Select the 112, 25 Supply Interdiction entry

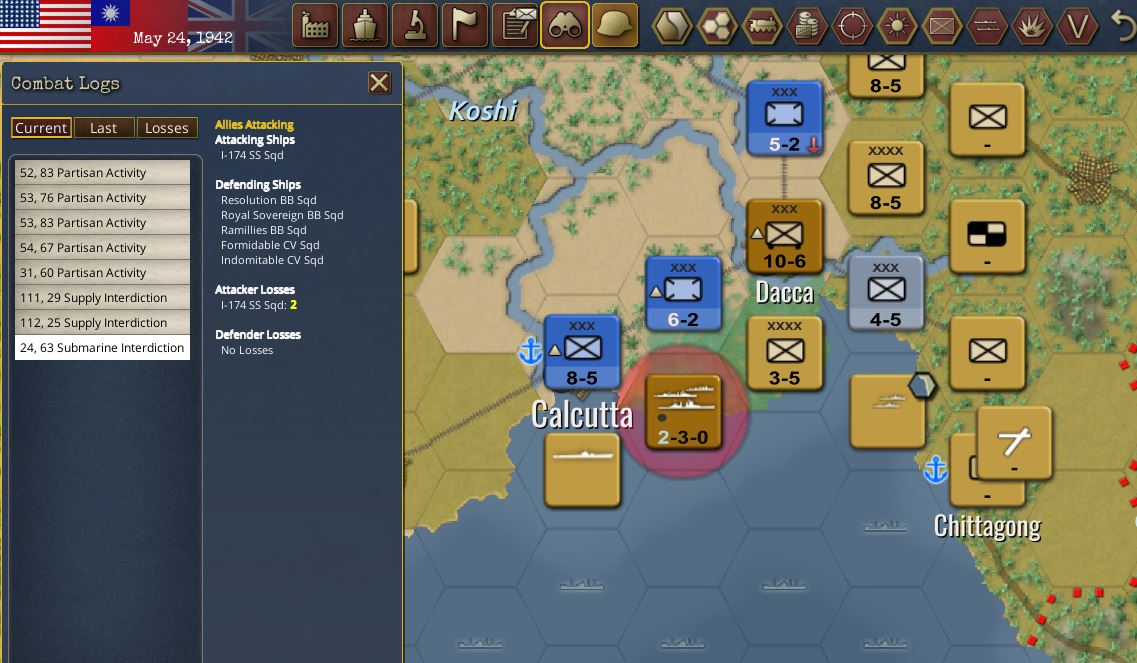(102, 323)
